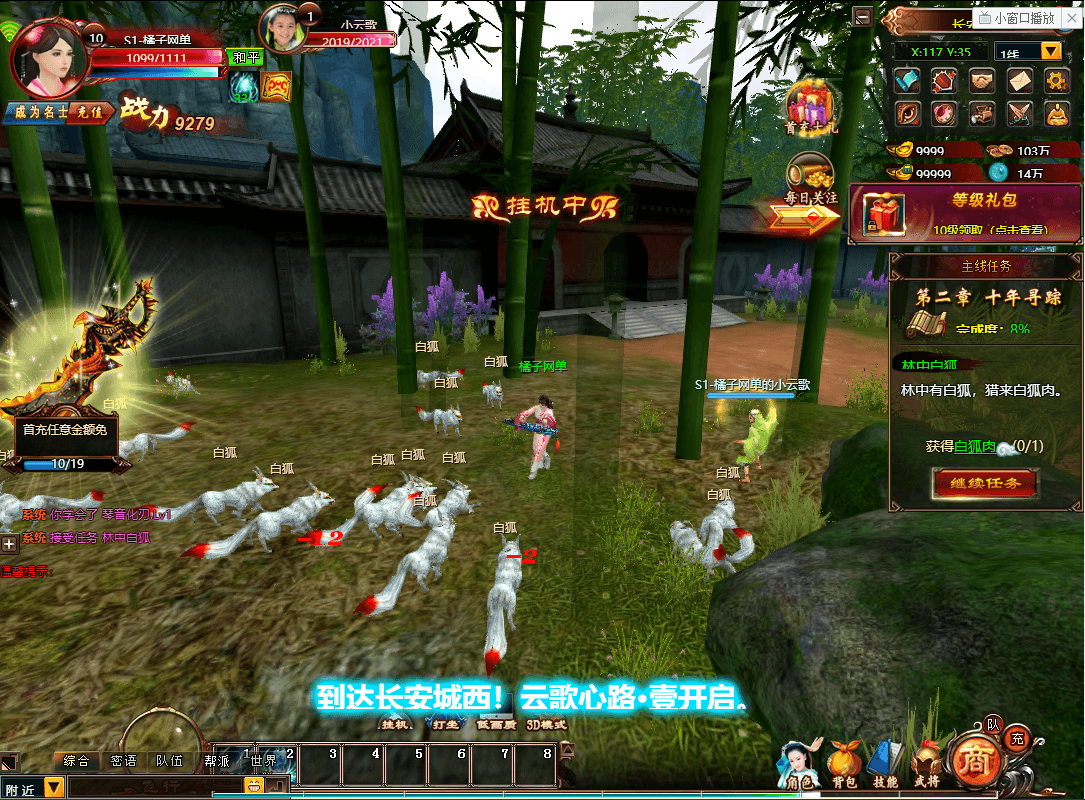The width and height of the screenshot is (1085, 800).
Task: Open the 武将 generals helmet icon
Action: (926, 766)
